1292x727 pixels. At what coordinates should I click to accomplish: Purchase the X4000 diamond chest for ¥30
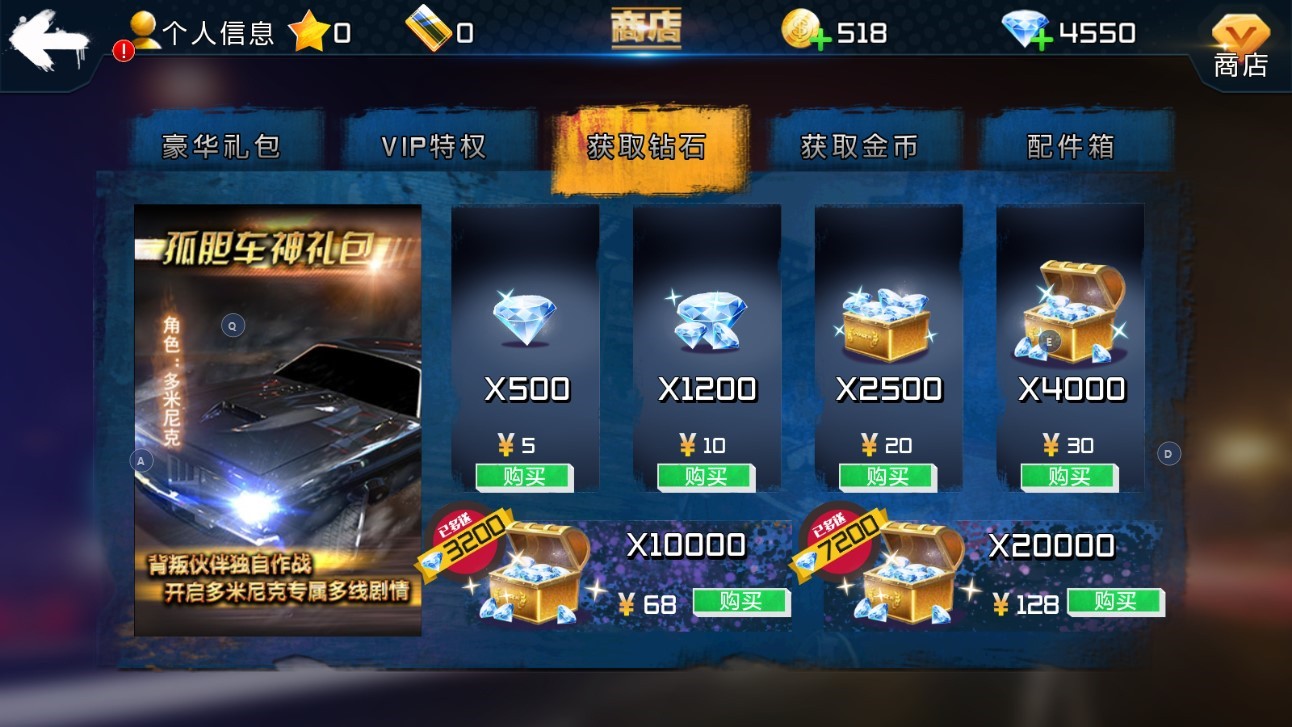[1070, 477]
